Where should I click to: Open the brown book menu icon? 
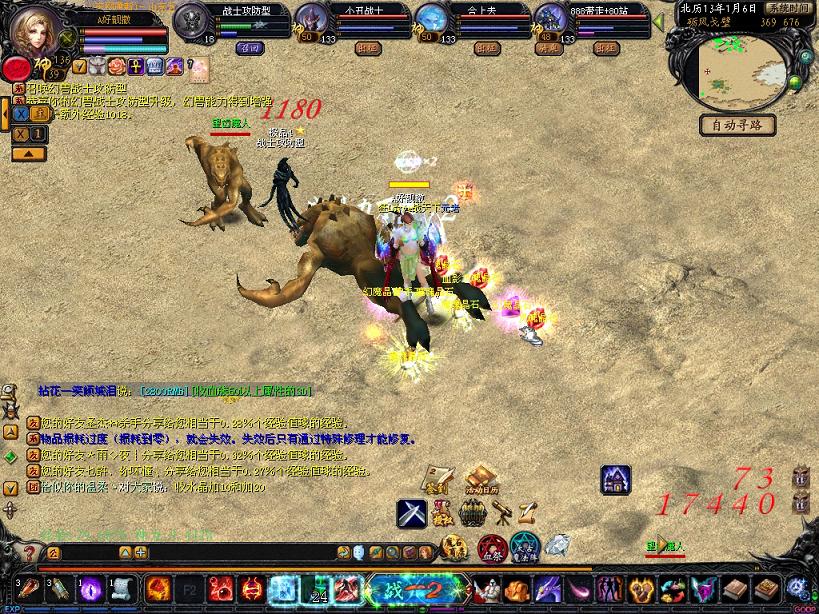tap(736, 589)
